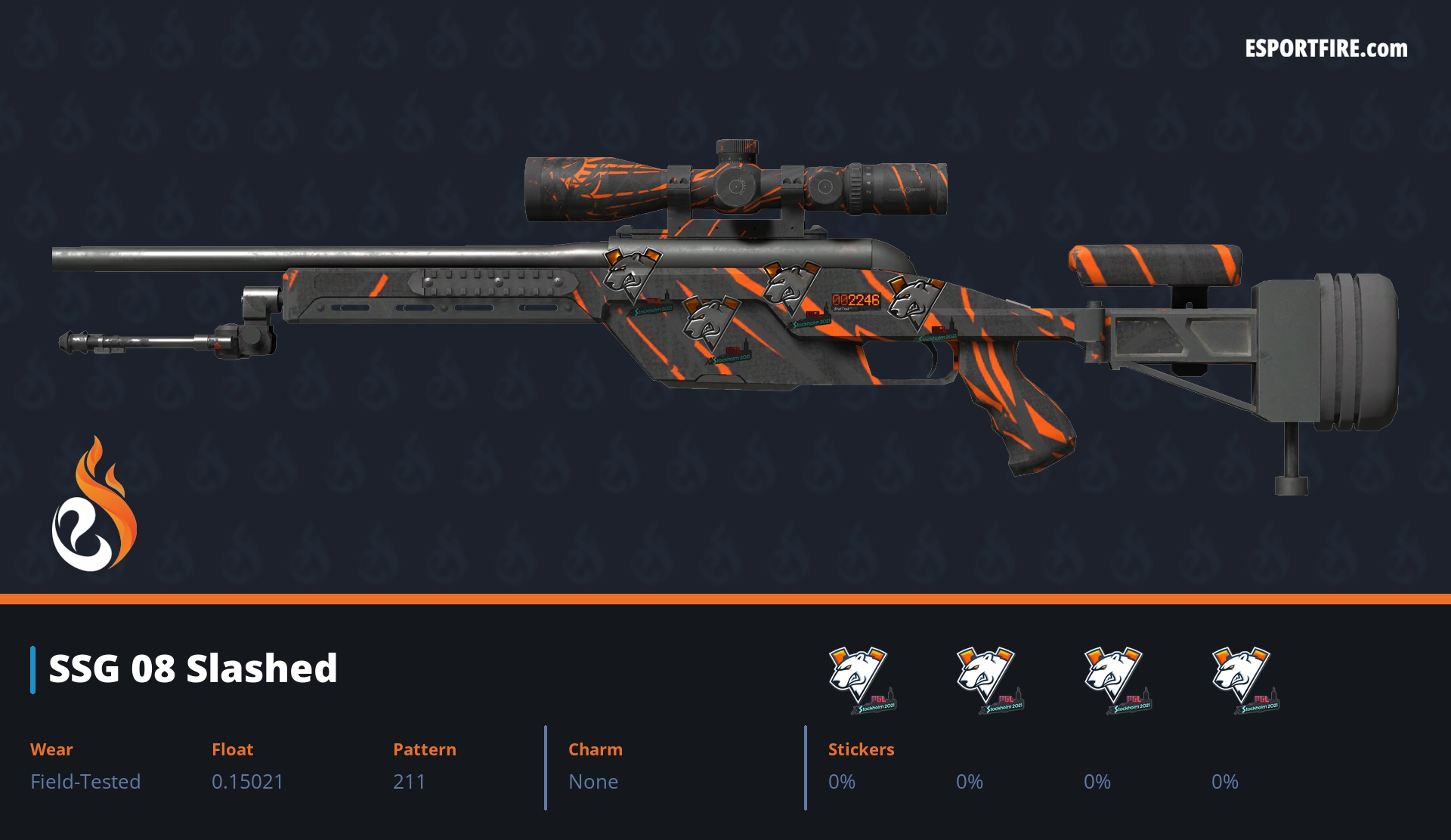
Task: Click the Esportfire flame logo
Action: [x=94, y=505]
